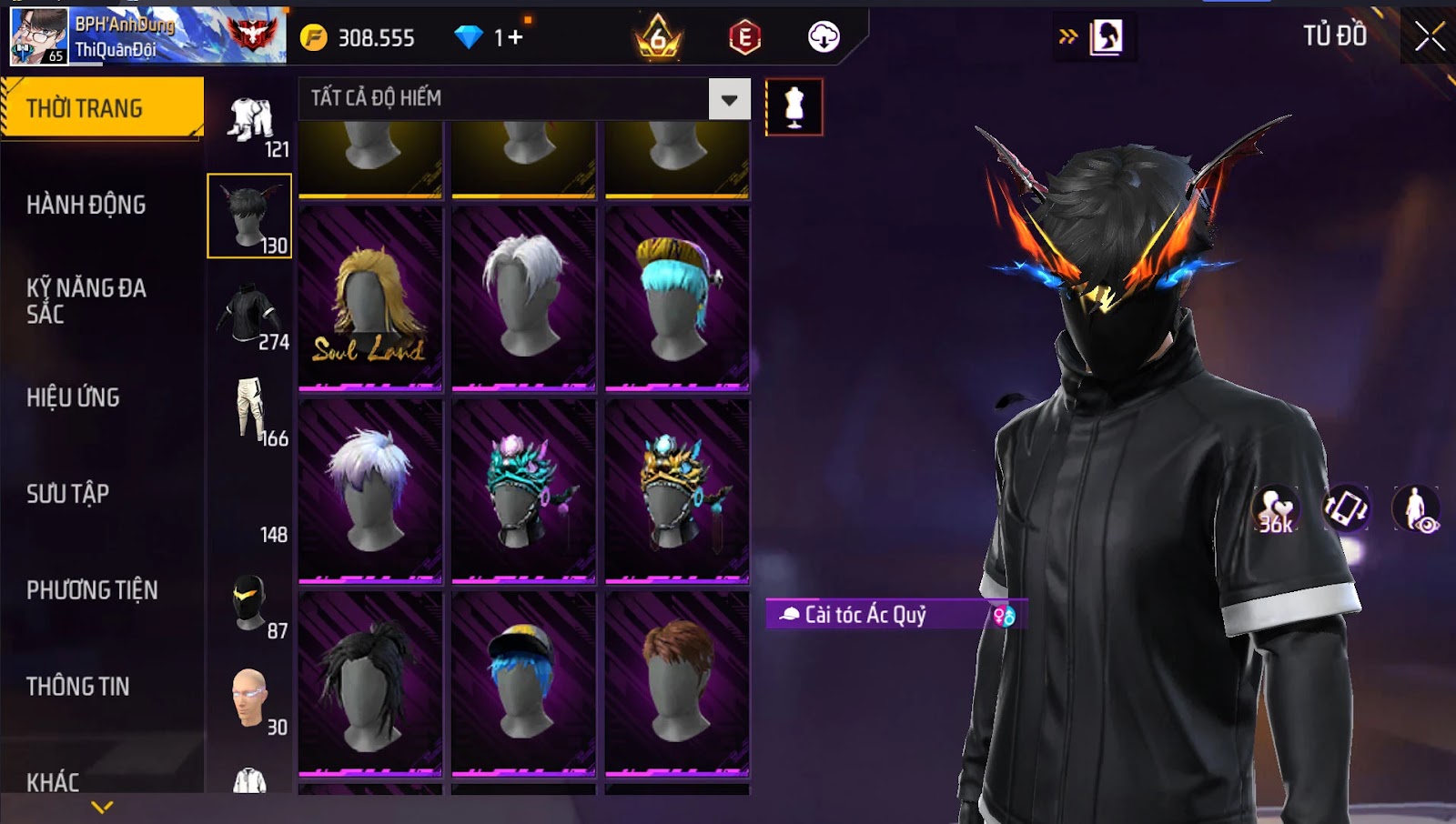Open the HÀNH ĐỘNG category
The image size is (1456, 824).
pos(86,205)
